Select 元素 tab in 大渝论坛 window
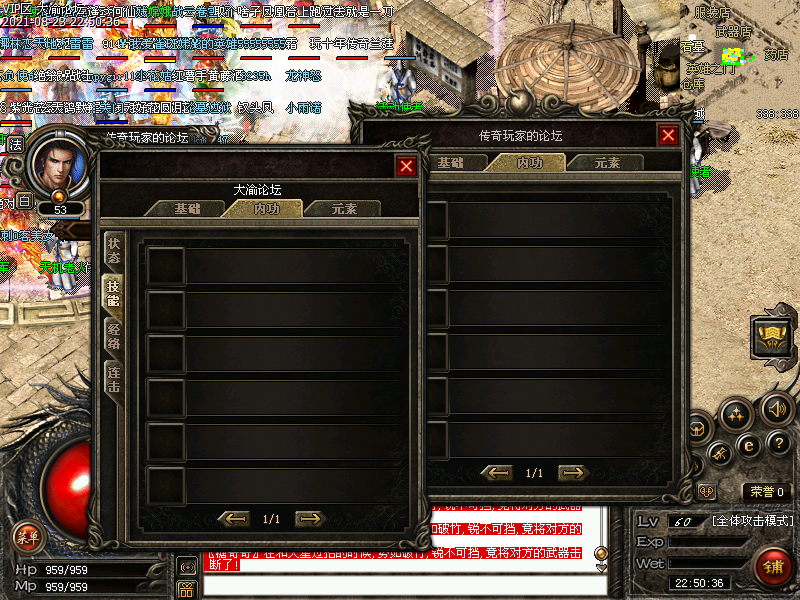 (x=343, y=209)
